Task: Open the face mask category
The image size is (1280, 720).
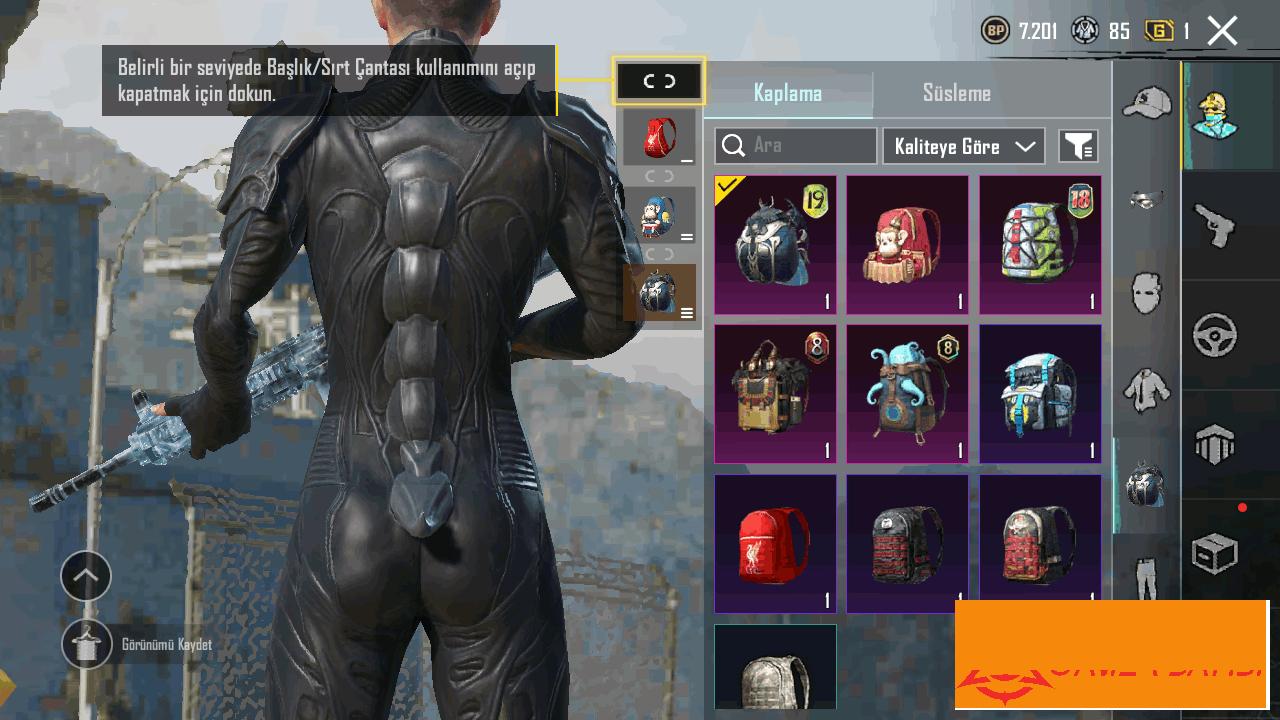Action: 1146,294
